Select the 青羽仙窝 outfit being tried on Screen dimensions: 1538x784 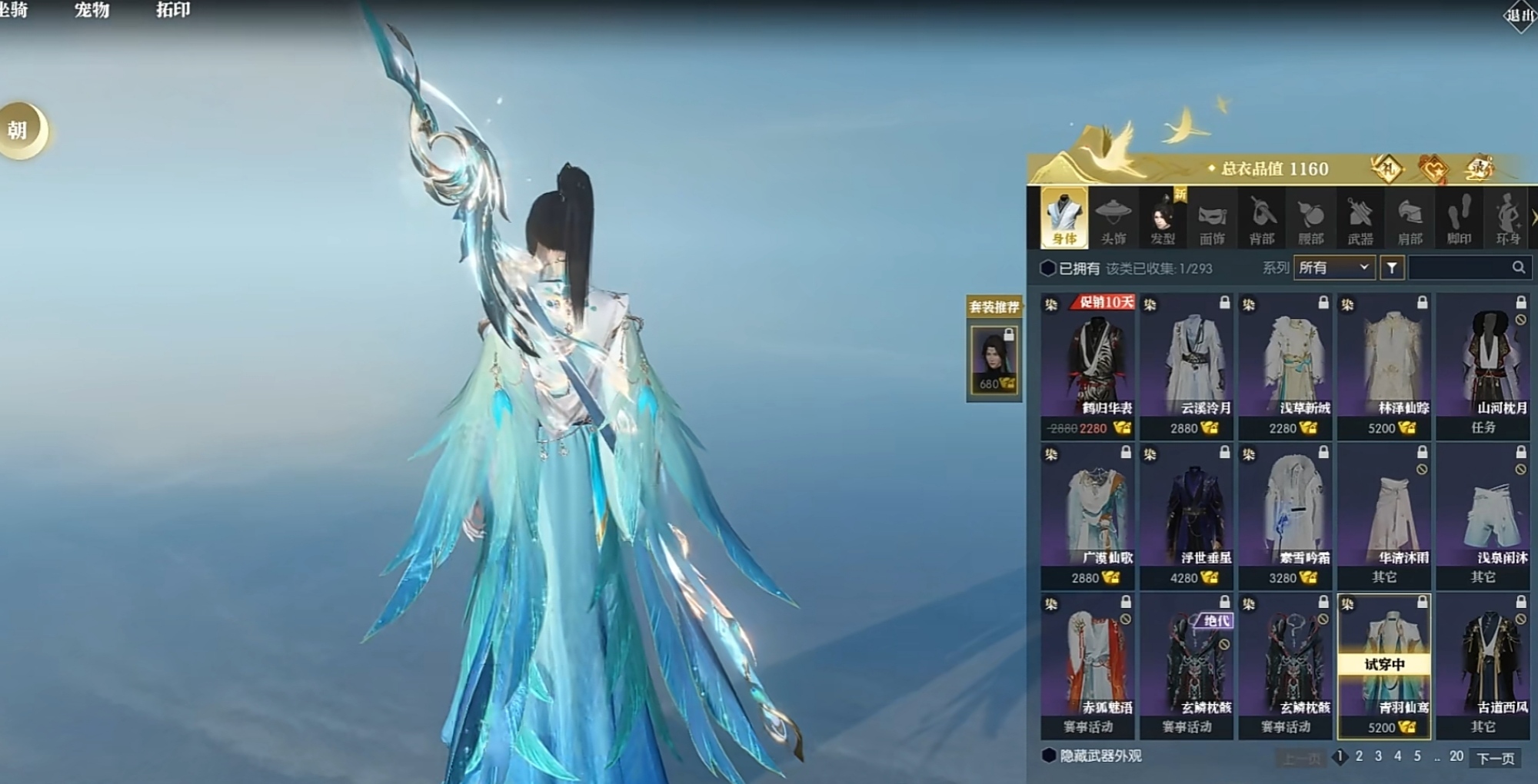pos(1384,665)
